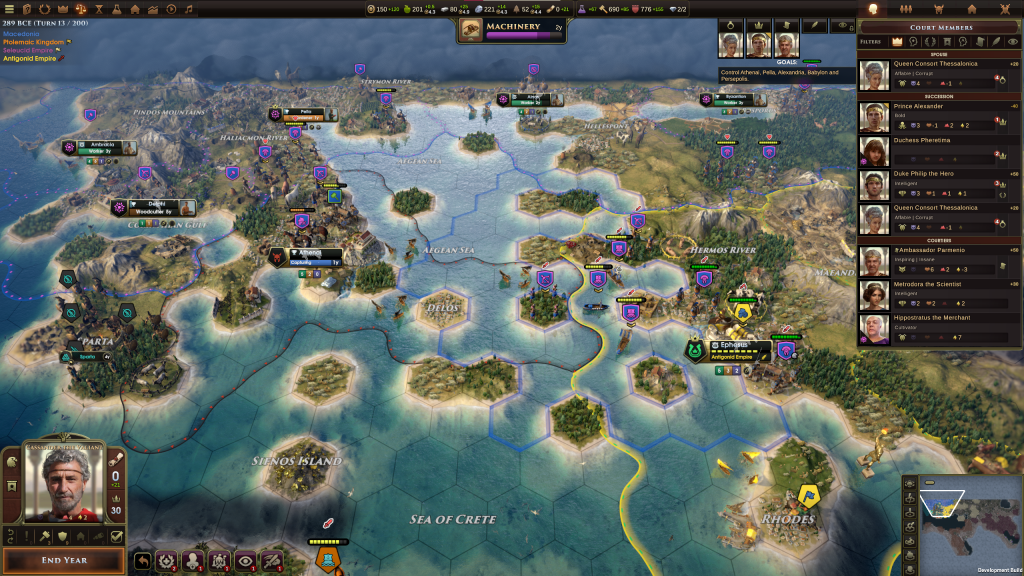Image resolution: width=1024 pixels, height=576 pixels.
Task: Switch to the characters head tab
Action: coord(870,9)
